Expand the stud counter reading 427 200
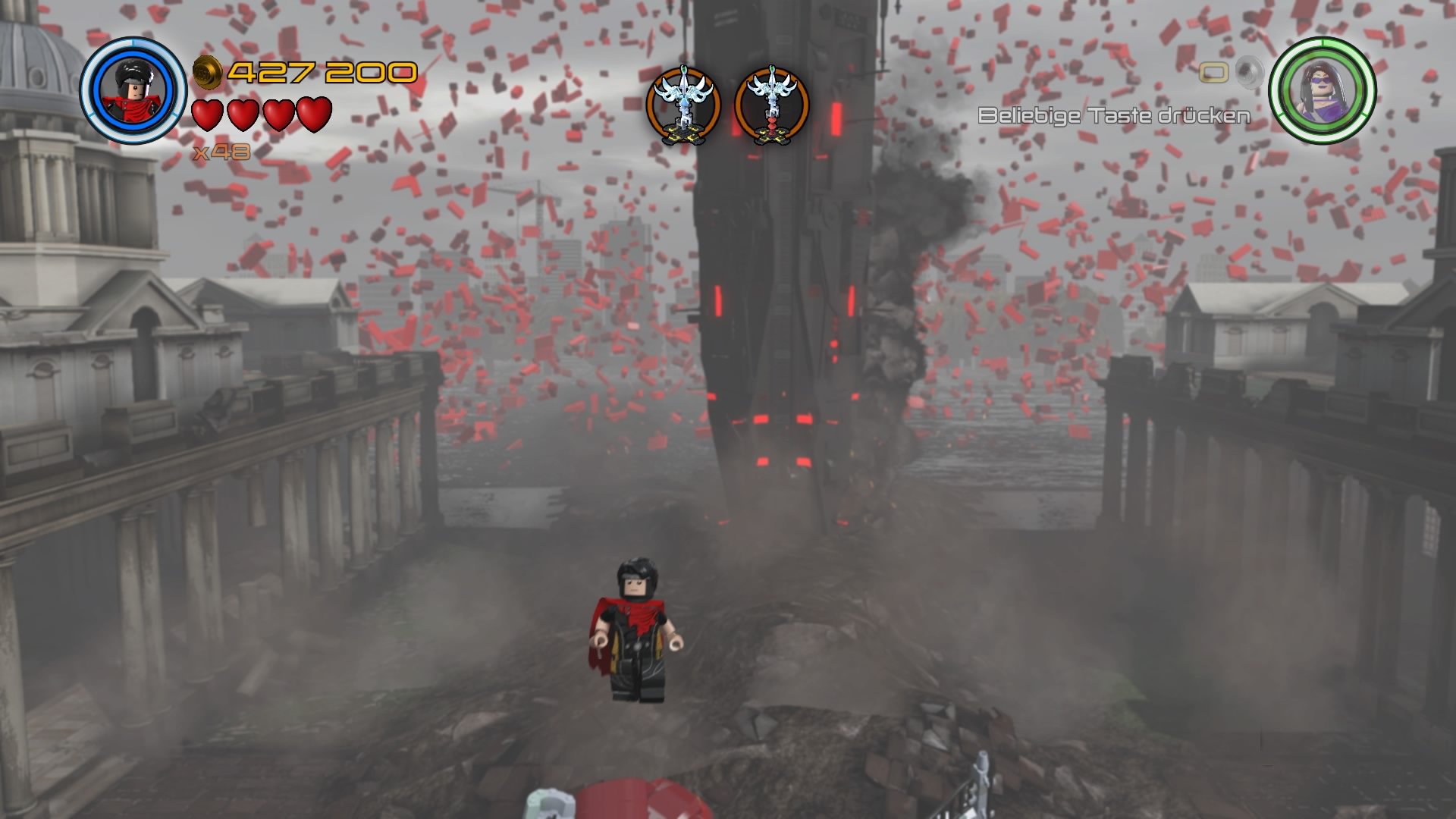Viewport: 1456px width, 819px height. pos(318,72)
